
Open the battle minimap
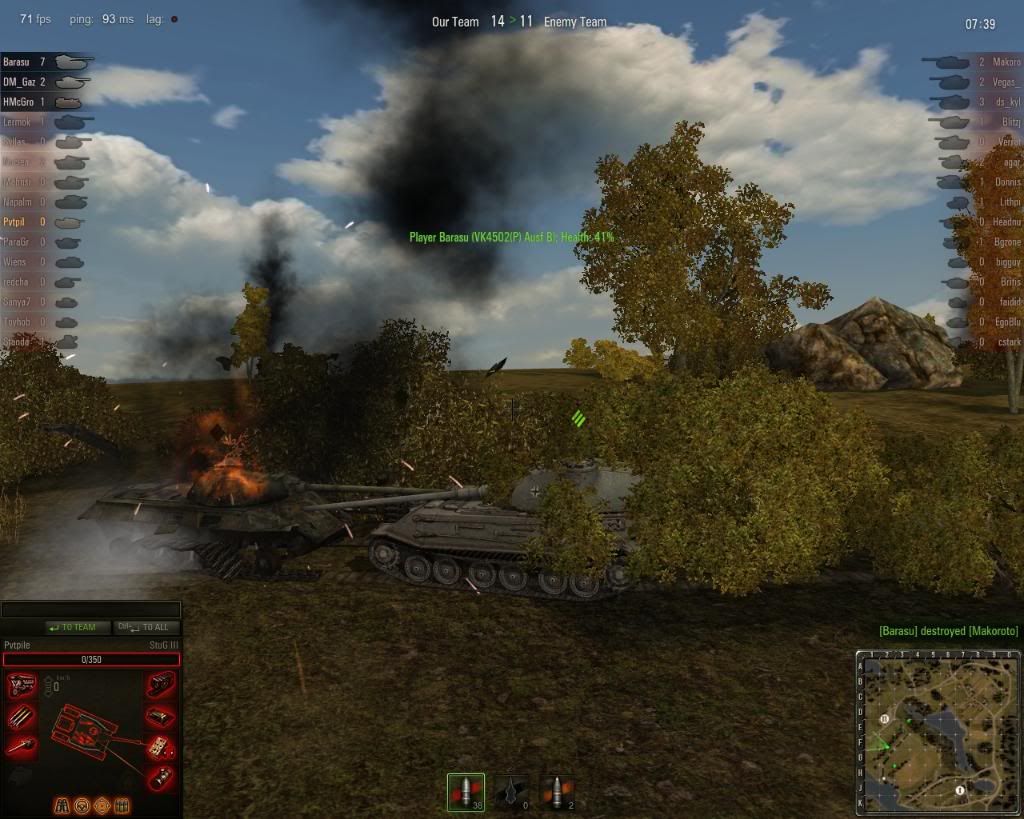coord(937,732)
